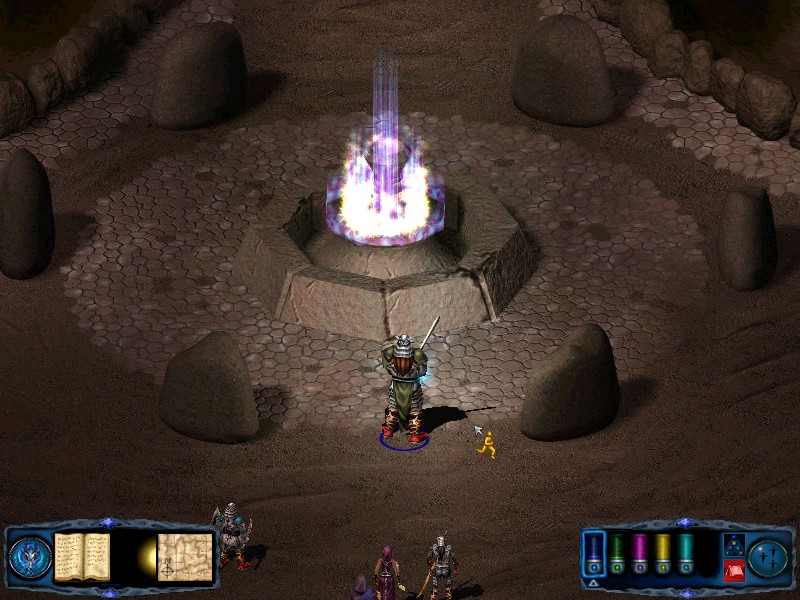Click the top blue gem on left panel

point(108,523)
